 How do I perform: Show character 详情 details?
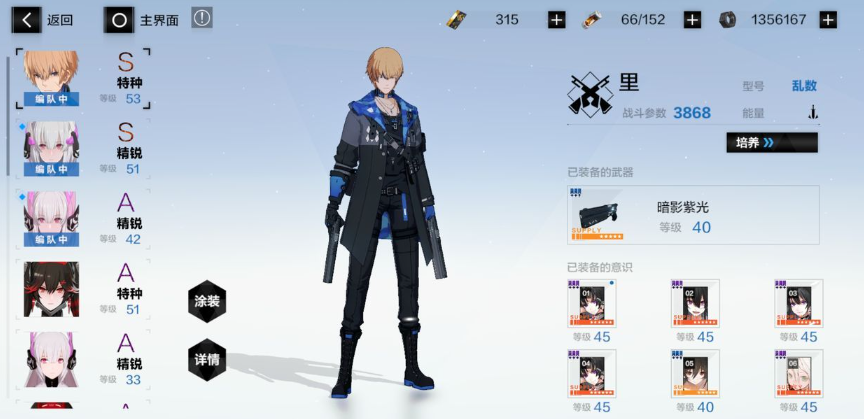[207, 359]
